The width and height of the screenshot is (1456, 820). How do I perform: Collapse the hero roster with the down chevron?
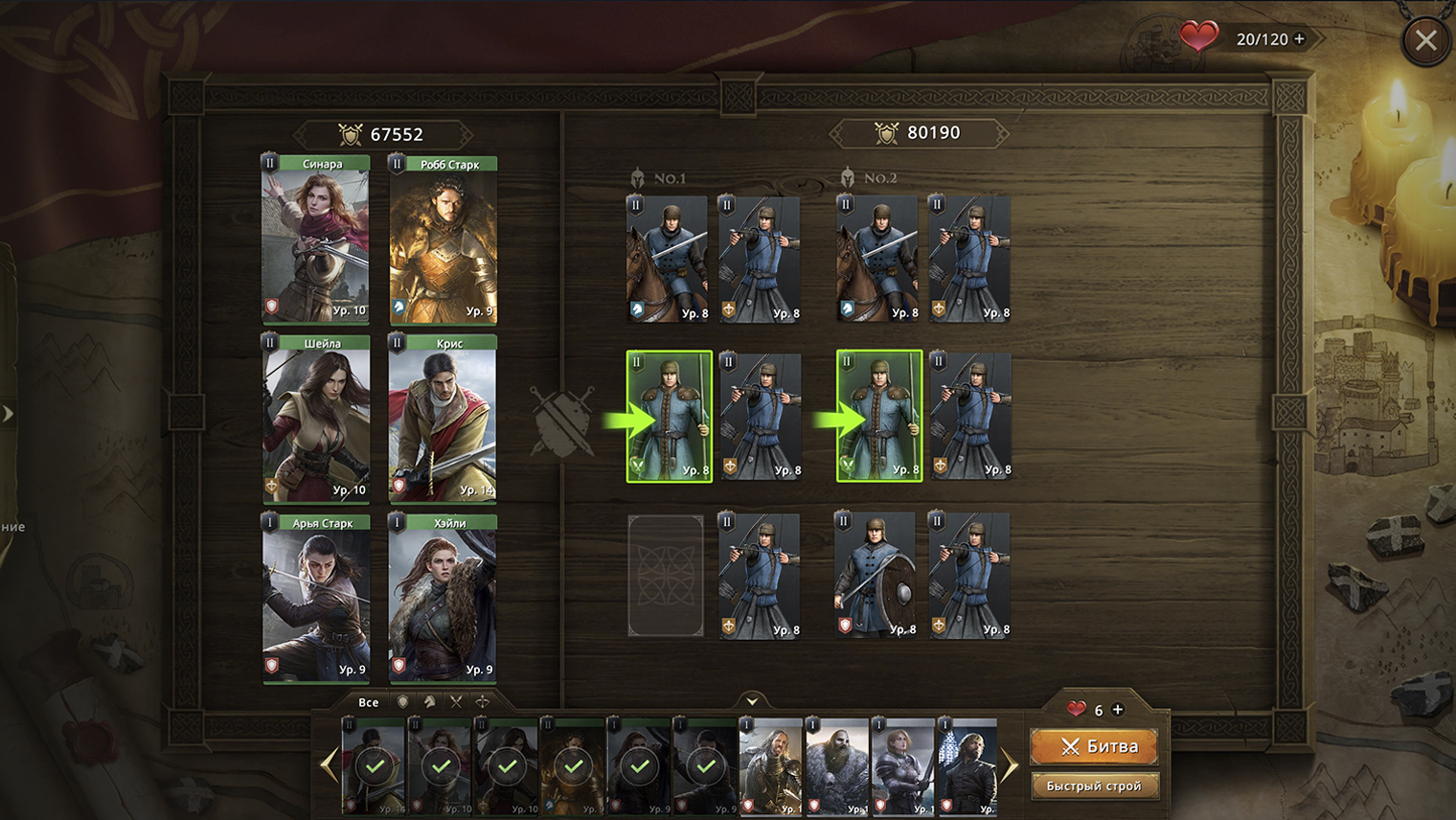752,701
